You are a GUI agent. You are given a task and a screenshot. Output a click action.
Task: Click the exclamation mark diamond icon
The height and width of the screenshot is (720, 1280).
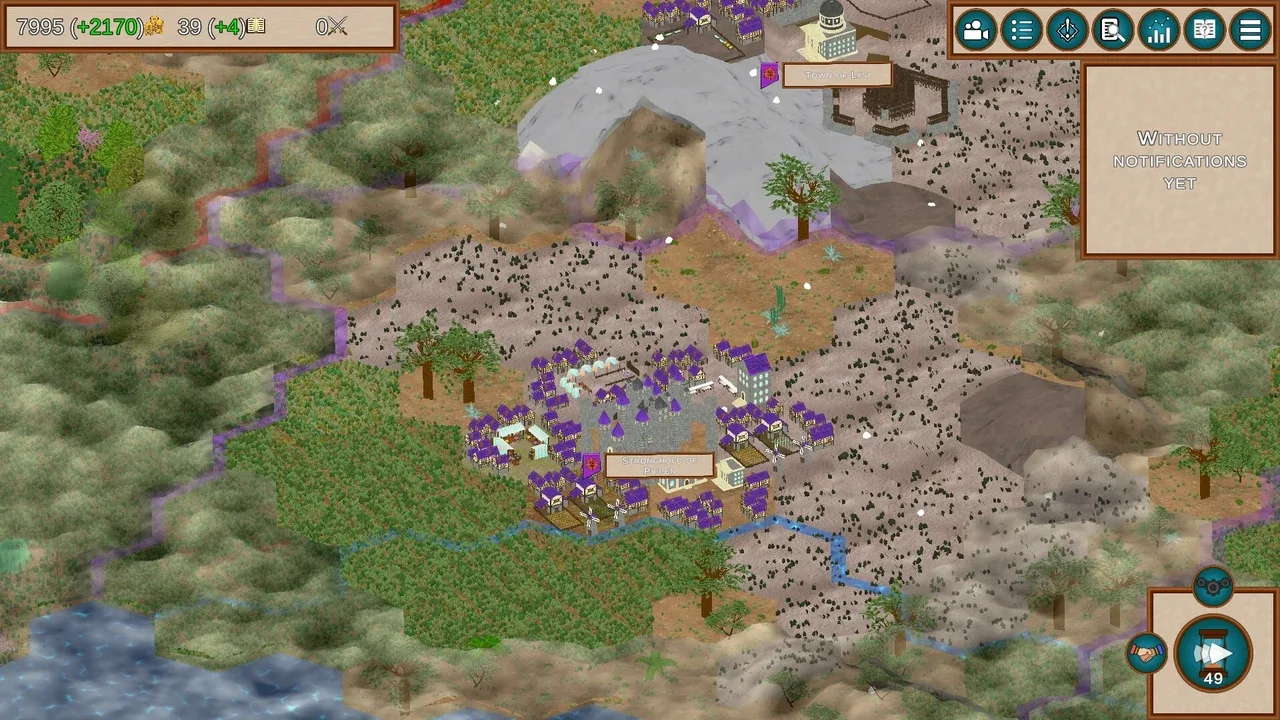[x=1067, y=30]
